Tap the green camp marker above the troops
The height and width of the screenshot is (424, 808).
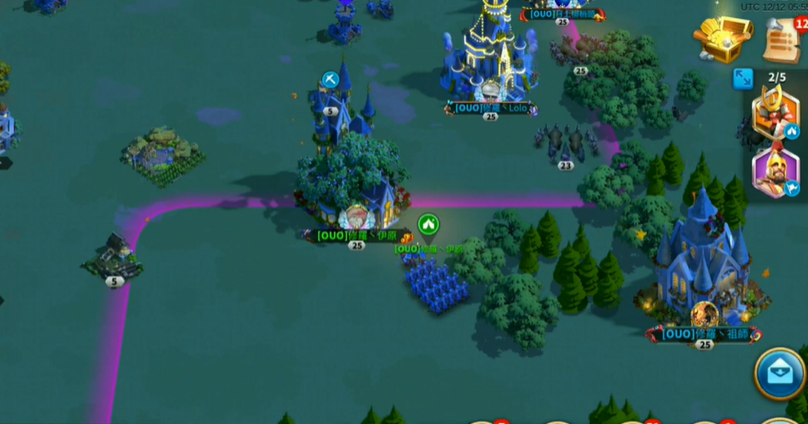428,224
